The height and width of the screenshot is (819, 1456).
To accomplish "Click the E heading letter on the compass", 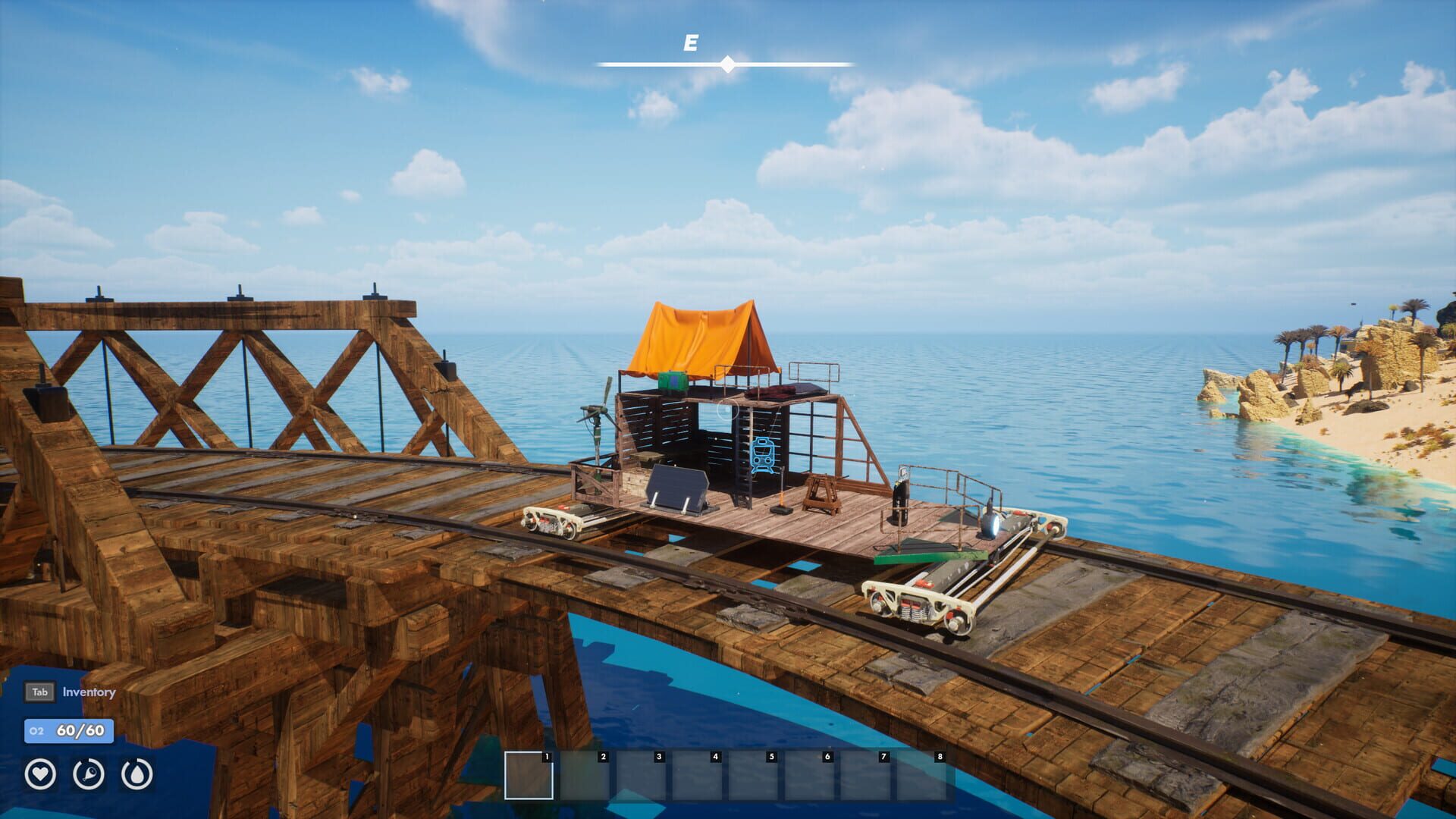I will (x=690, y=43).
